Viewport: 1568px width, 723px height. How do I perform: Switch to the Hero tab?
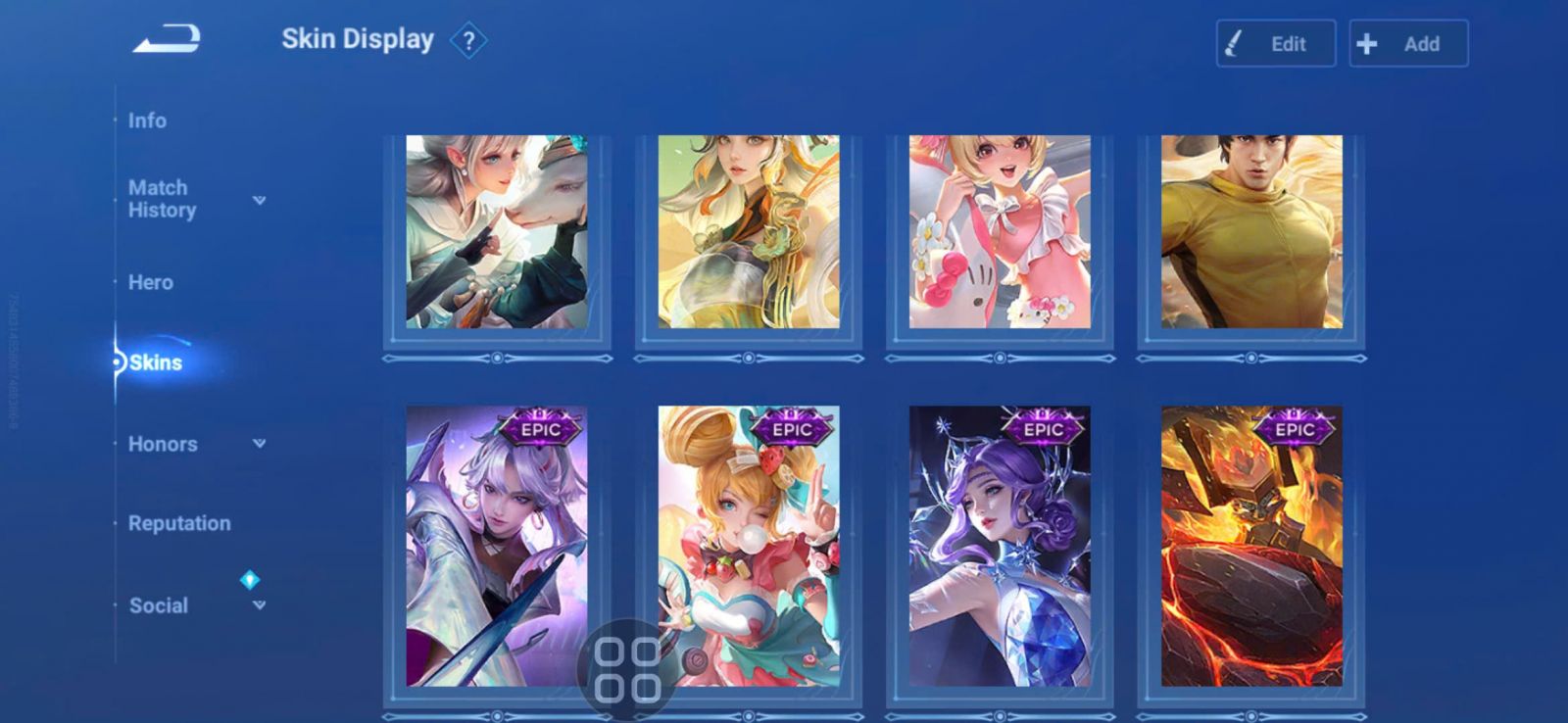click(150, 282)
